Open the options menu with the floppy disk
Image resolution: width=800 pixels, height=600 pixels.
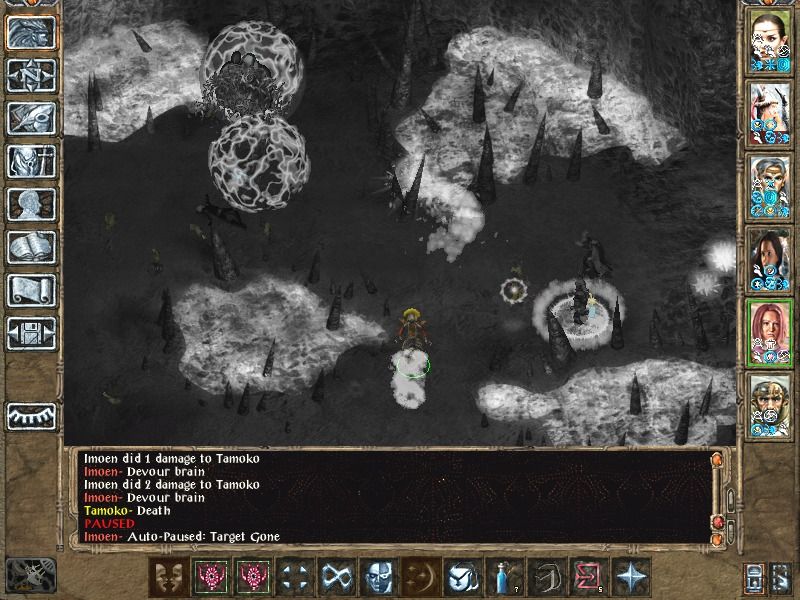pyautogui.click(x=30, y=333)
